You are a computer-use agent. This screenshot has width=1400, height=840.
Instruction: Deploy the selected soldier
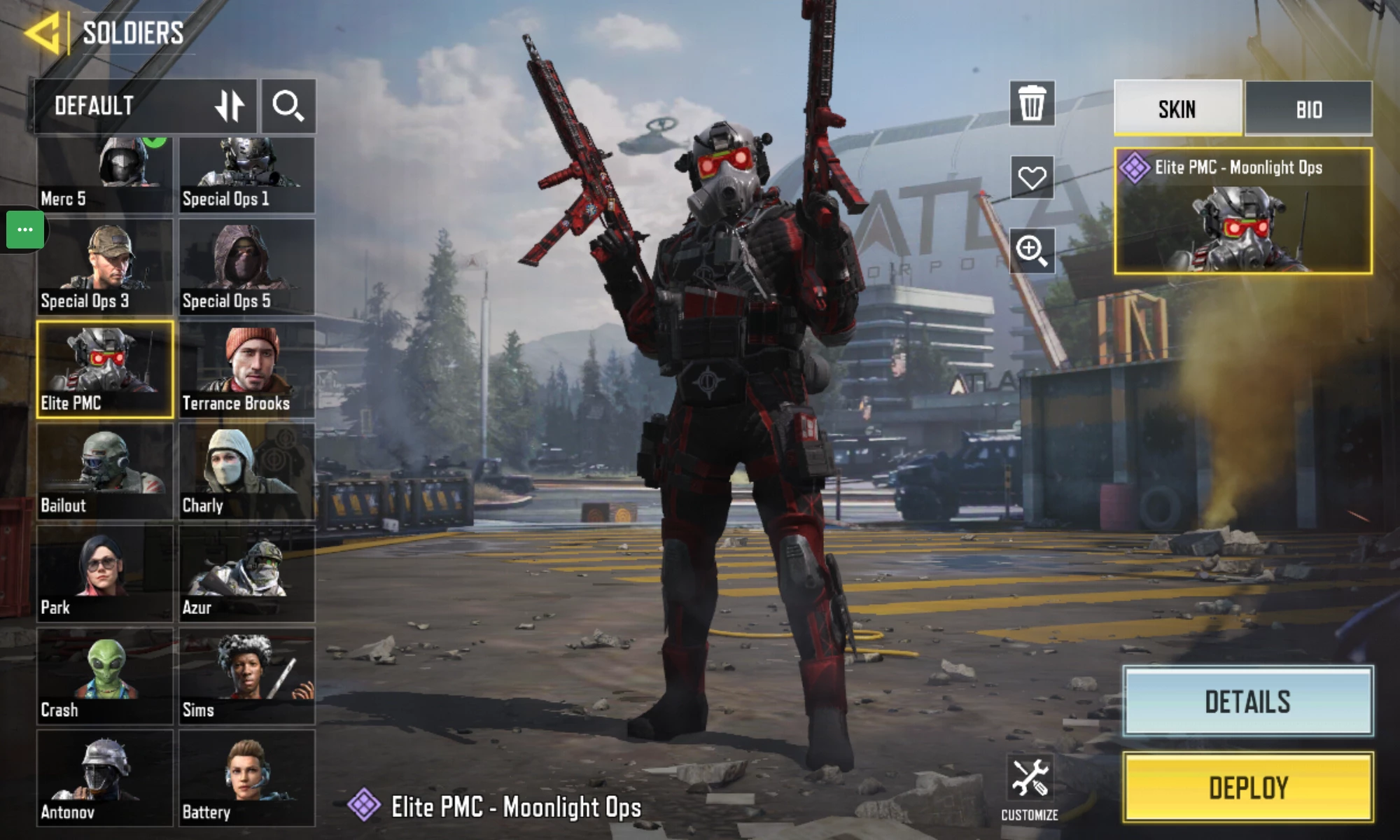1247,787
